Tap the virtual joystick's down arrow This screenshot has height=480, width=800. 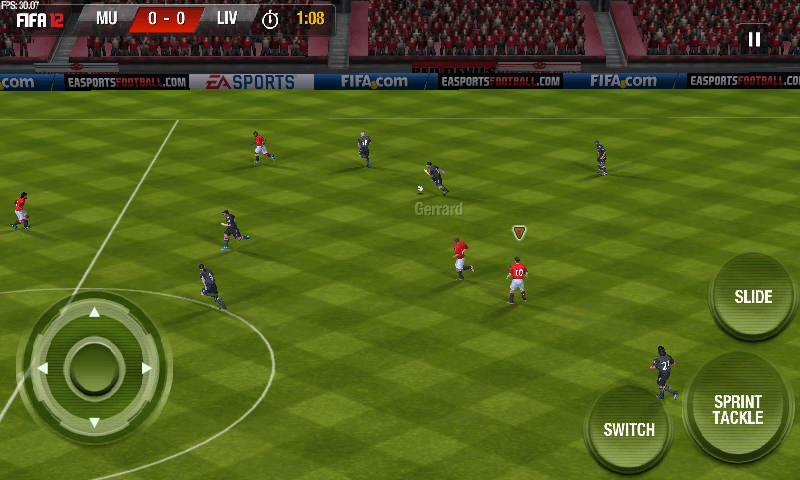coord(94,422)
